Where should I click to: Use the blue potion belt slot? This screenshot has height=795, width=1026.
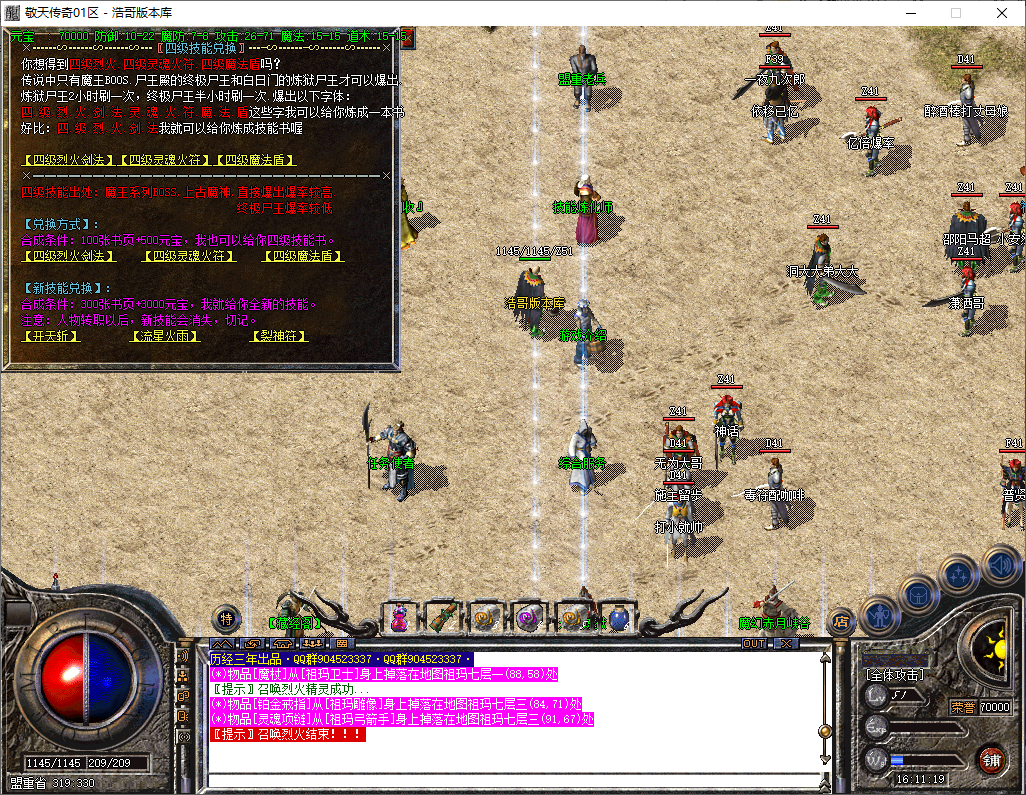[619, 618]
